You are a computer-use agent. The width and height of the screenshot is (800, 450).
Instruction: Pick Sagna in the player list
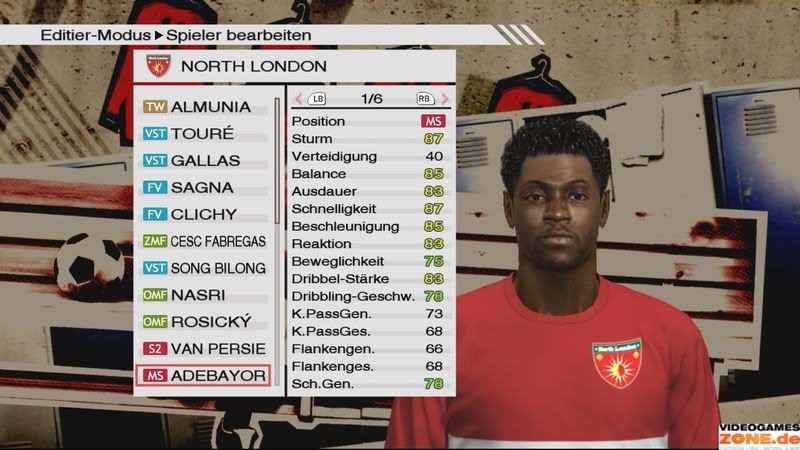click(205, 187)
